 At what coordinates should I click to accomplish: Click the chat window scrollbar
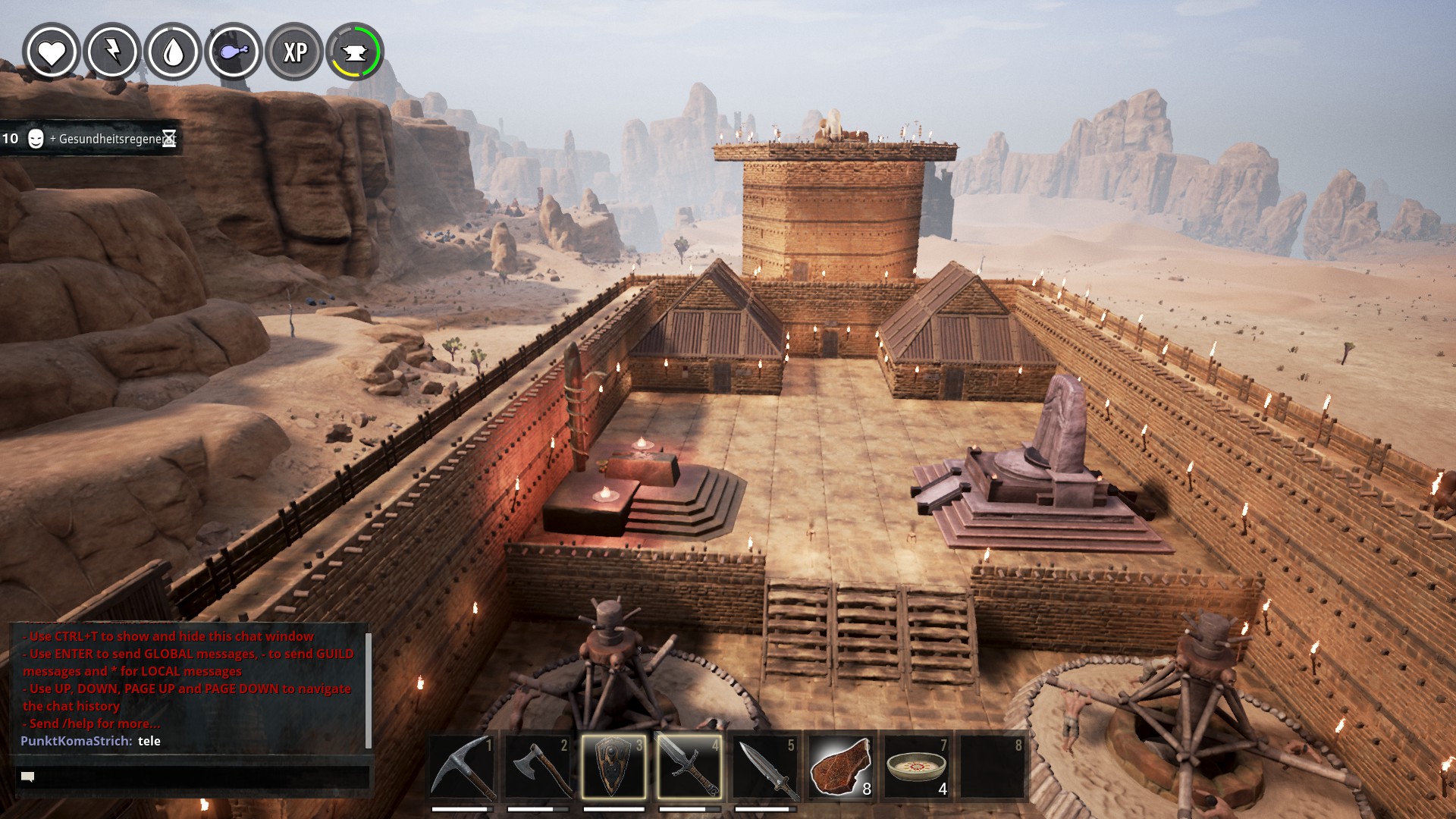[x=369, y=689]
